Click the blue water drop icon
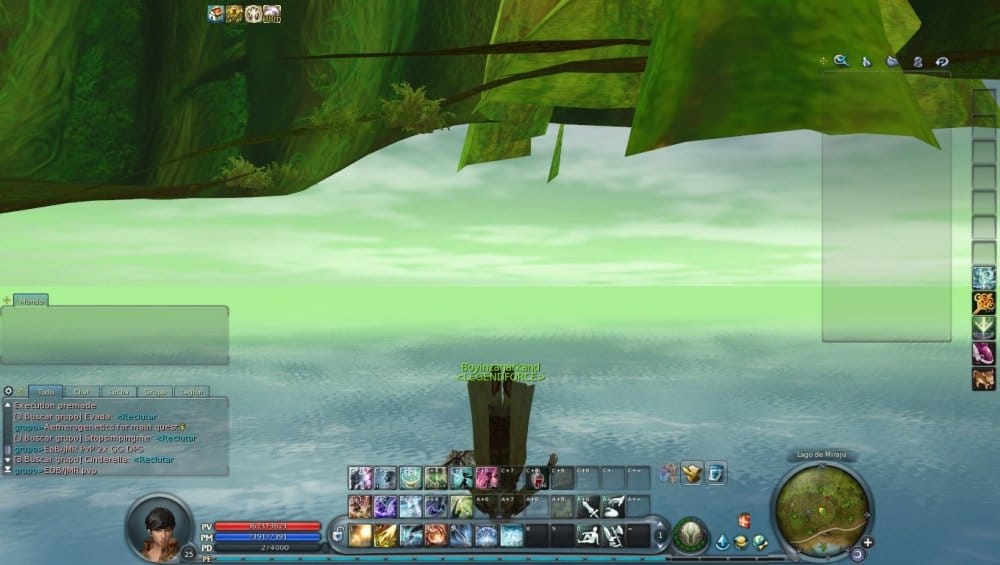Screen dimensions: 1000x565 point(722,543)
